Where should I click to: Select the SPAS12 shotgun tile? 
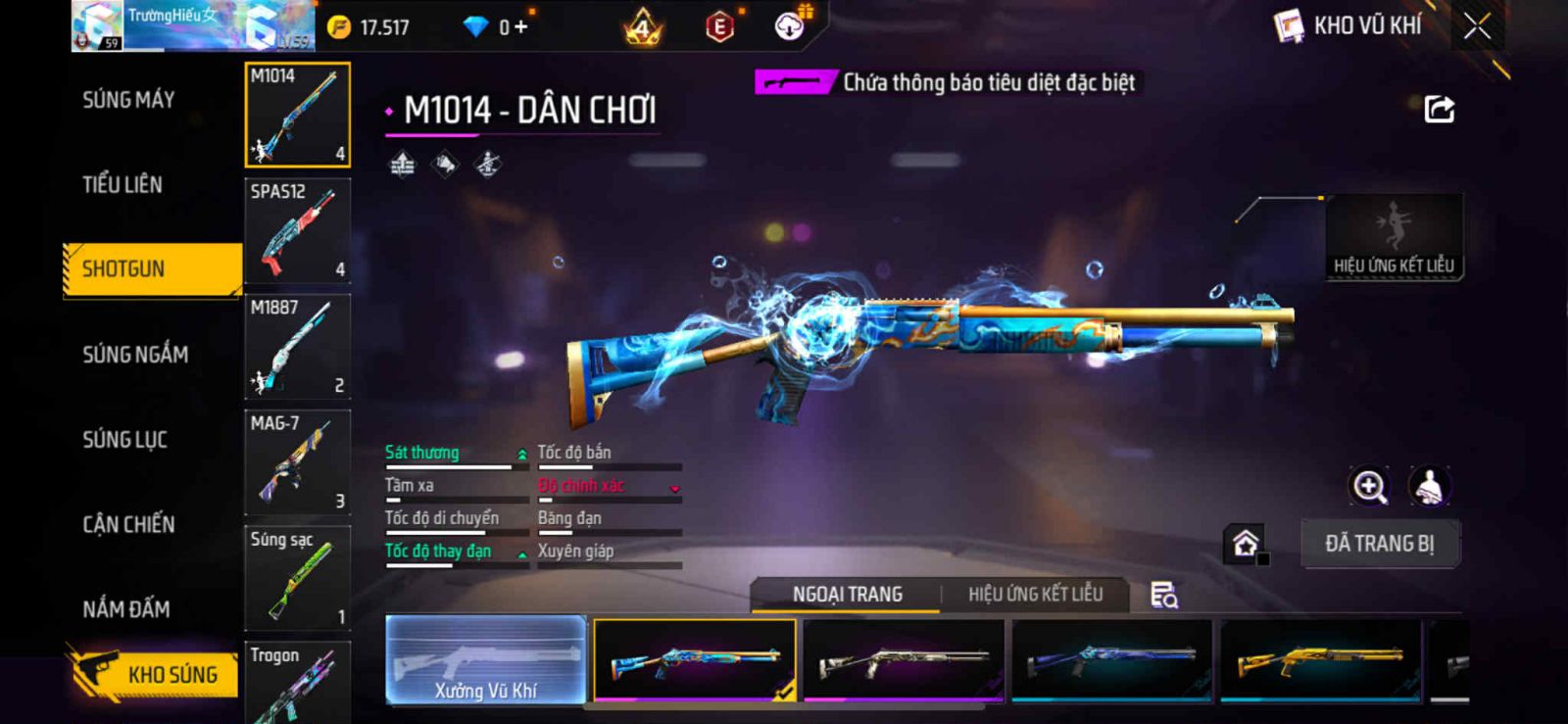click(x=297, y=230)
